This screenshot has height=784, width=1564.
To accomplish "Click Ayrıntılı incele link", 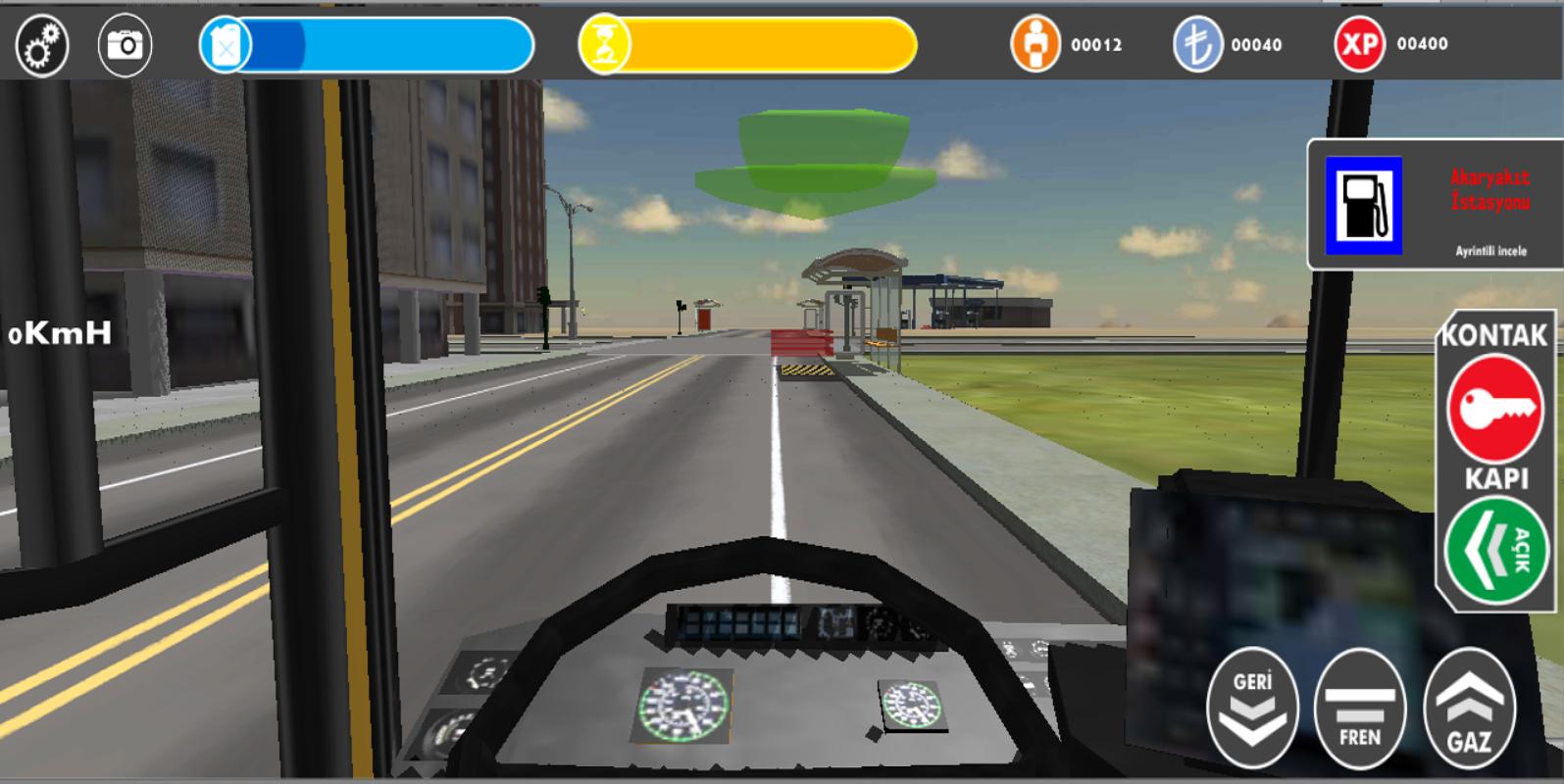I will (x=1491, y=251).
